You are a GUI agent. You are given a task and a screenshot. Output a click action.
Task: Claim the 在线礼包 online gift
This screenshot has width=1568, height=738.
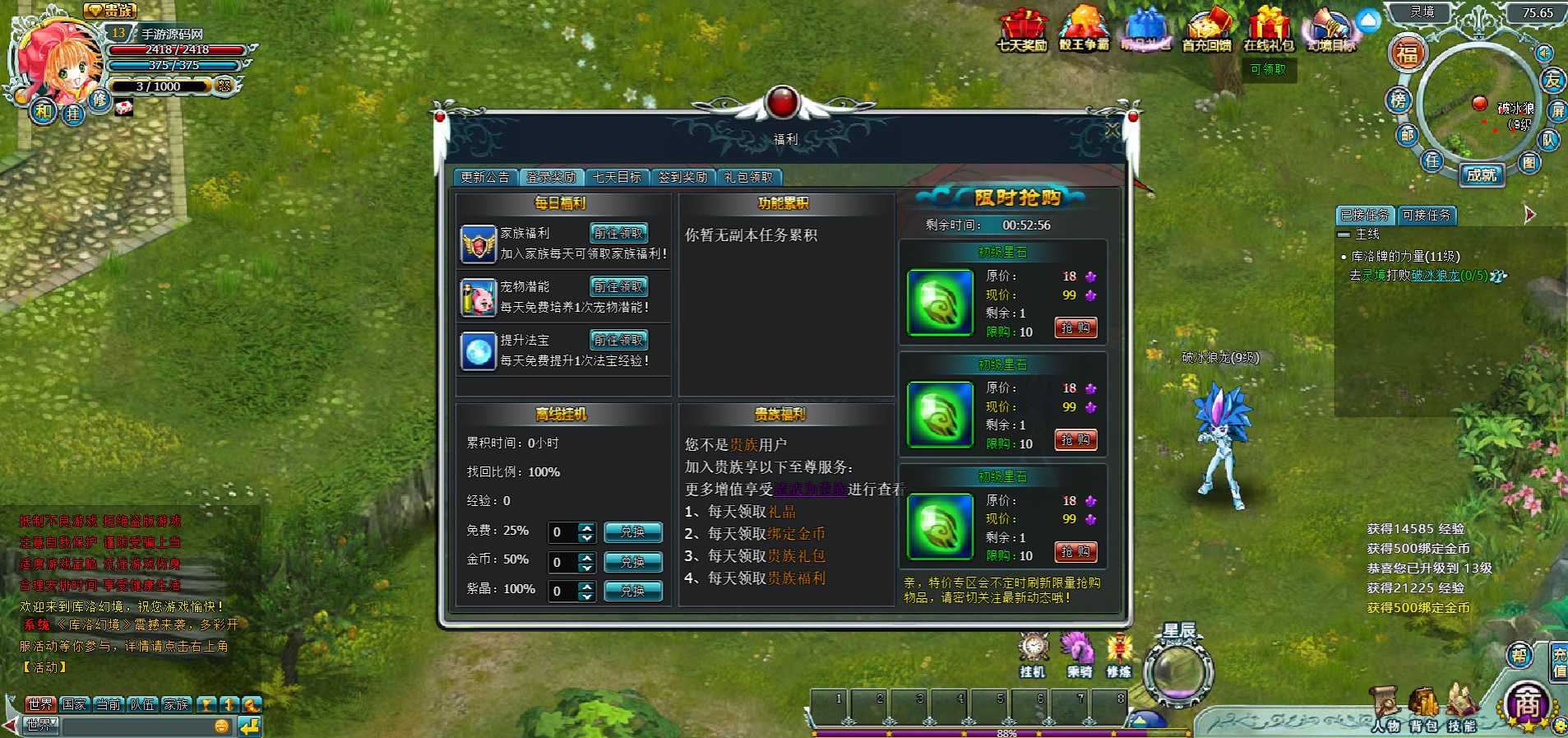click(1268, 30)
